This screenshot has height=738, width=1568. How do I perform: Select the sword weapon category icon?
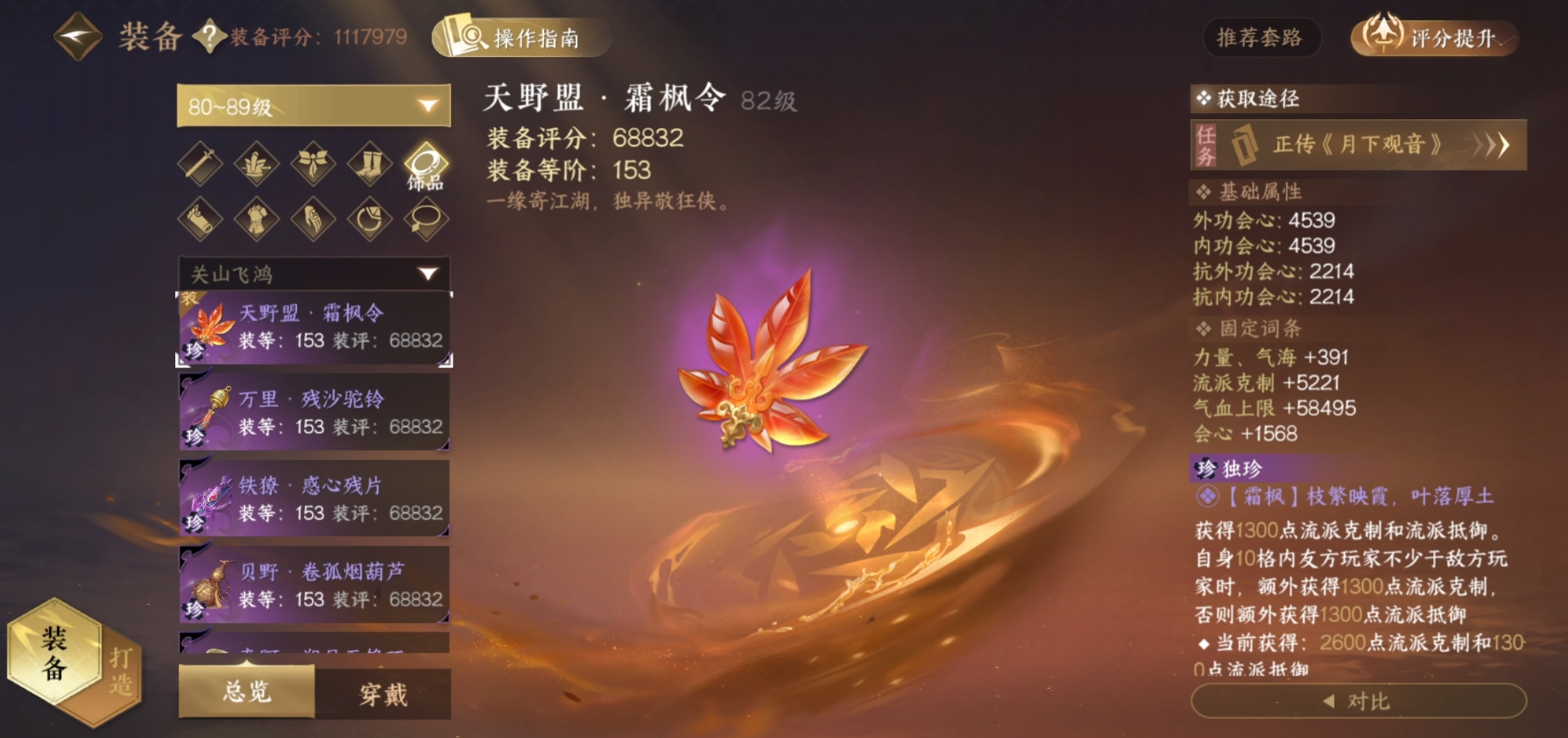198,165
